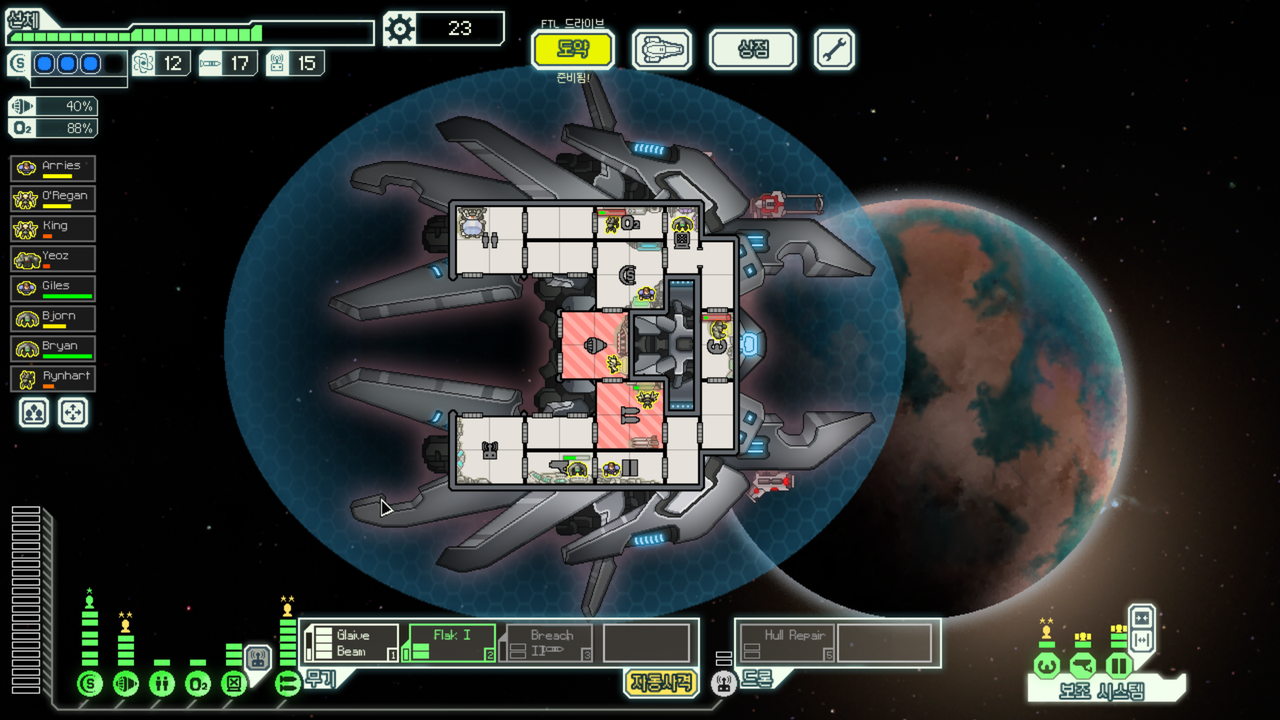This screenshot has width=1280, height=720.
Task: Select the Glaive Beam weapon
Action: (351, 643)
